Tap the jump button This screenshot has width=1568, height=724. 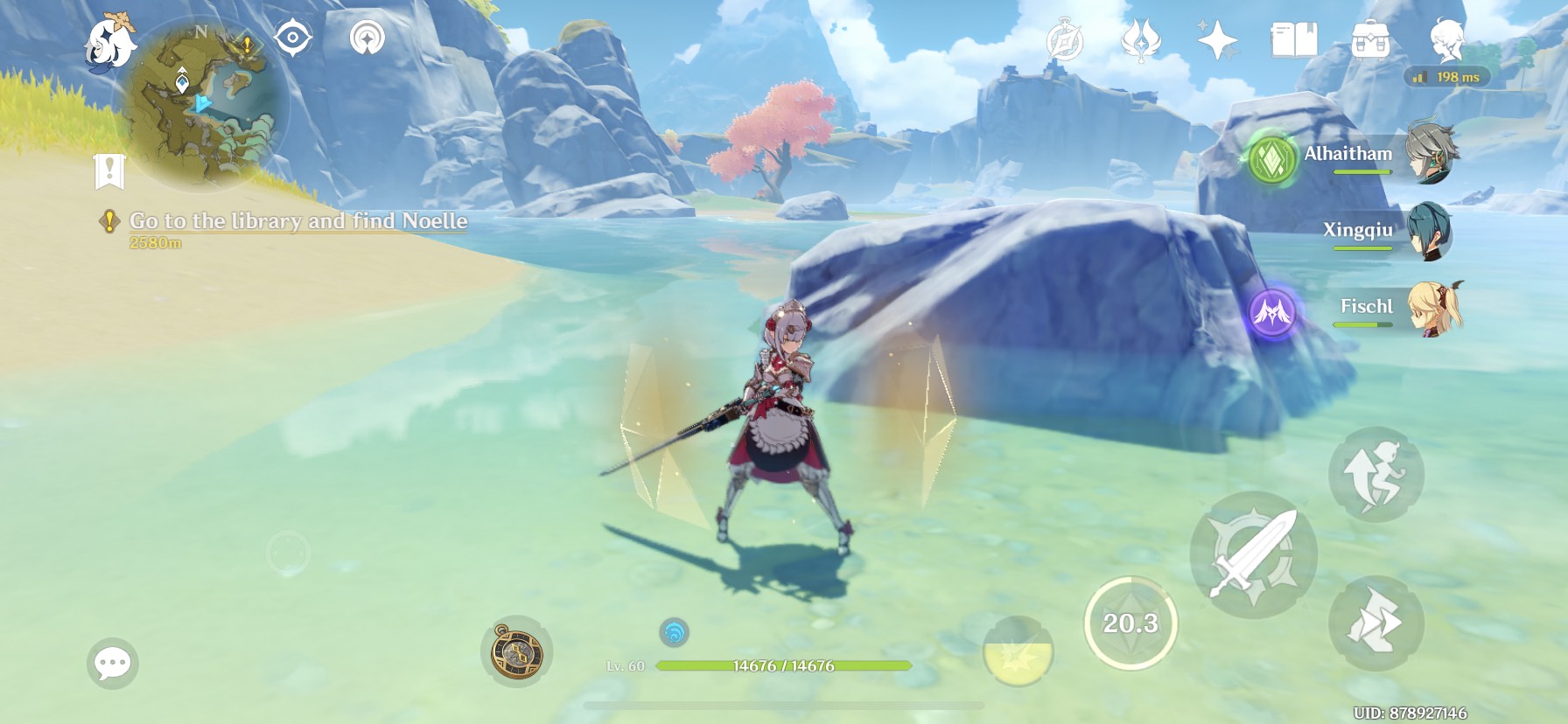[x=1375, y=474]
